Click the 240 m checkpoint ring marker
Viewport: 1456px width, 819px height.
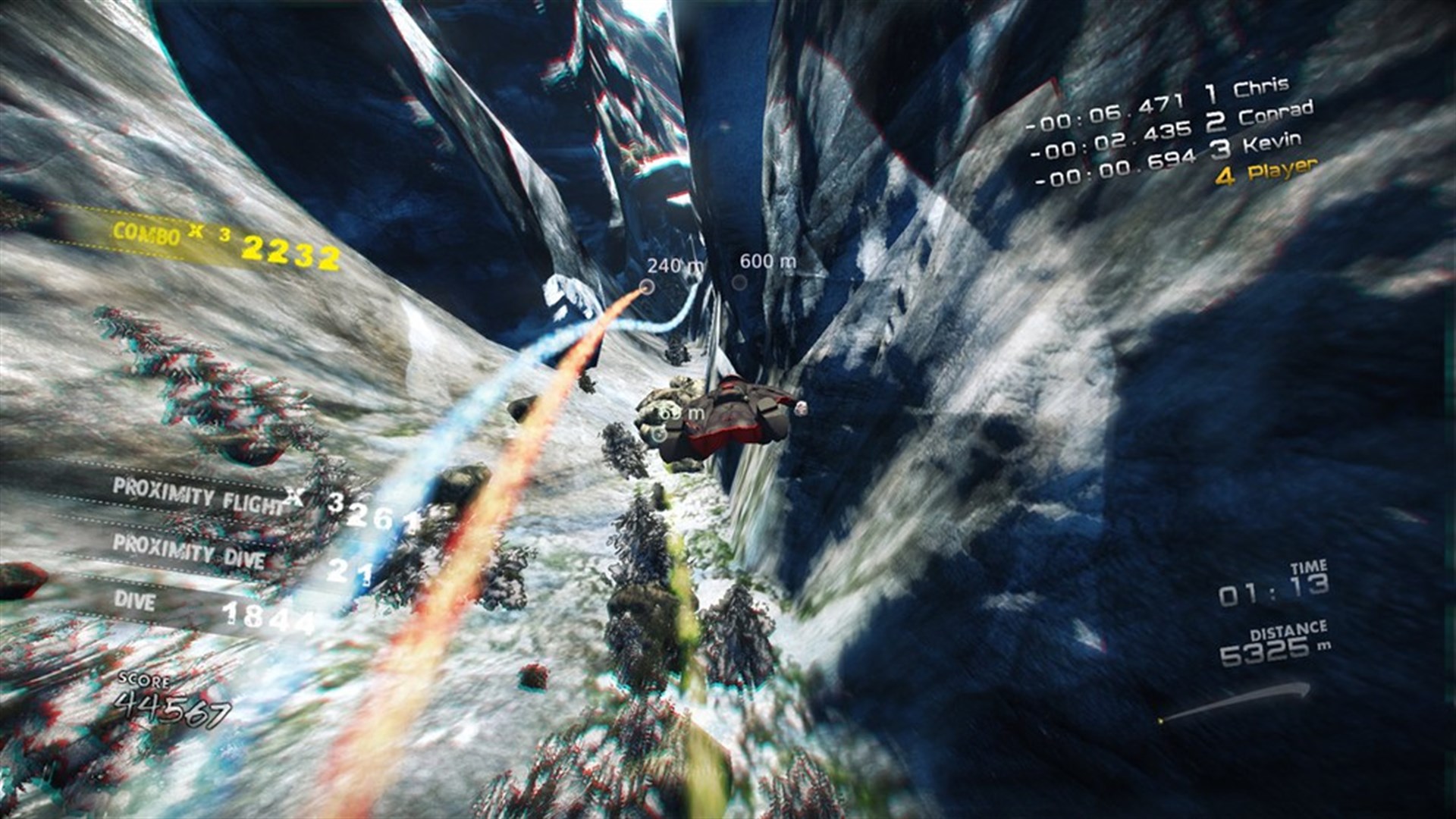646,287
